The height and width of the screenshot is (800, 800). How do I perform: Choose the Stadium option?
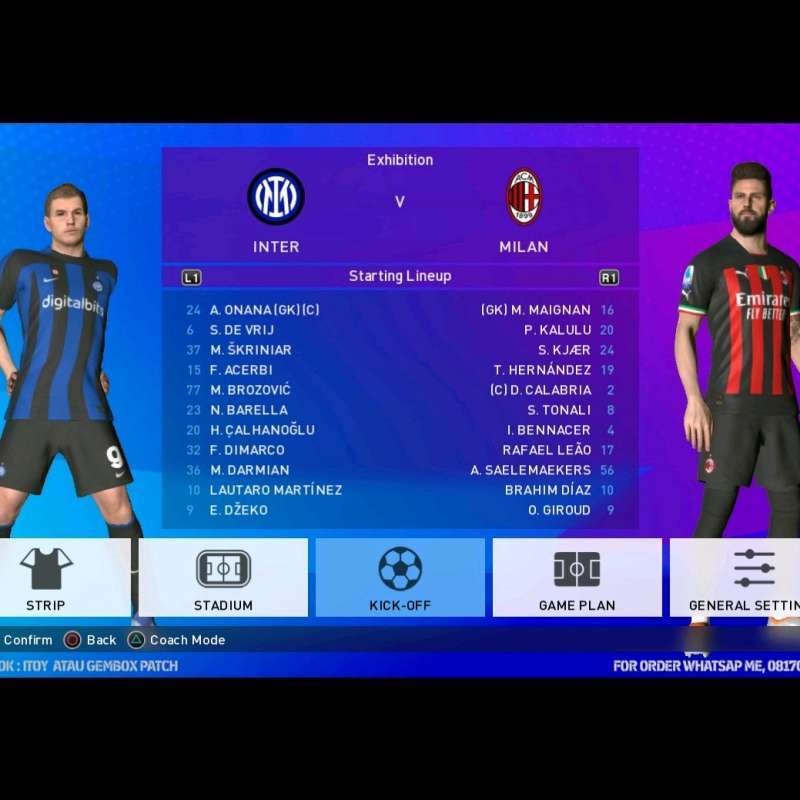pos(223,577)
